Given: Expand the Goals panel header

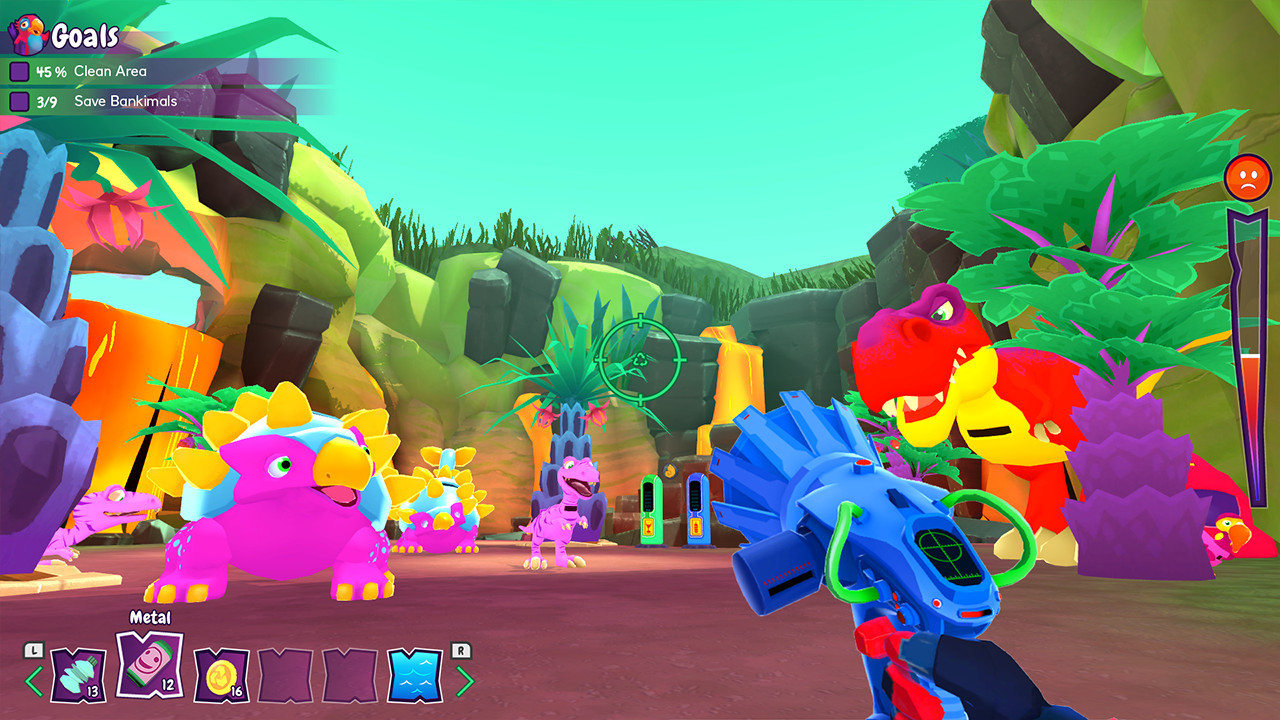Looking at the screenshot, I should pos(85,36).
